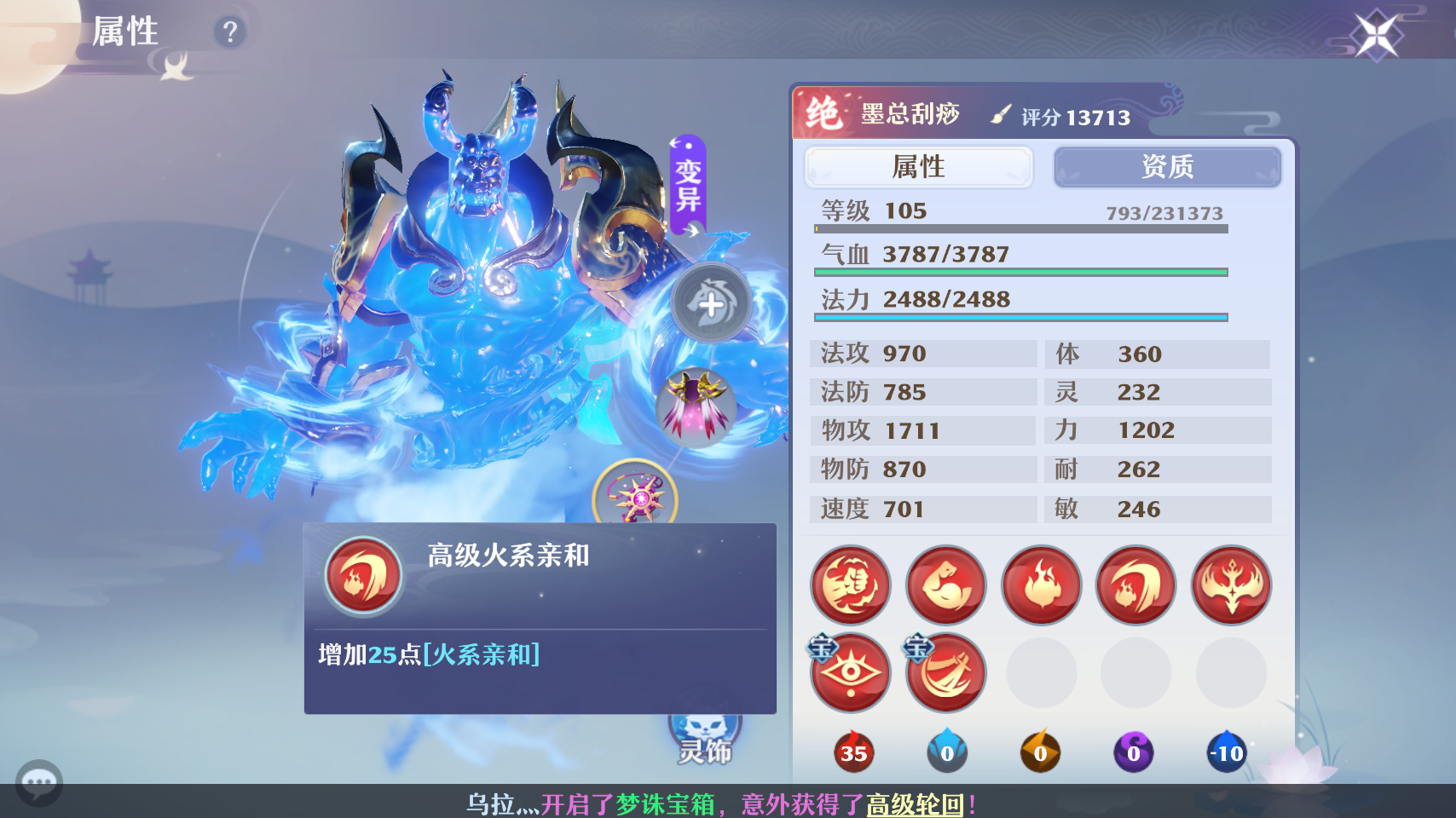
Task: Select the phoenix wings skill icon
Action: 1230,585
